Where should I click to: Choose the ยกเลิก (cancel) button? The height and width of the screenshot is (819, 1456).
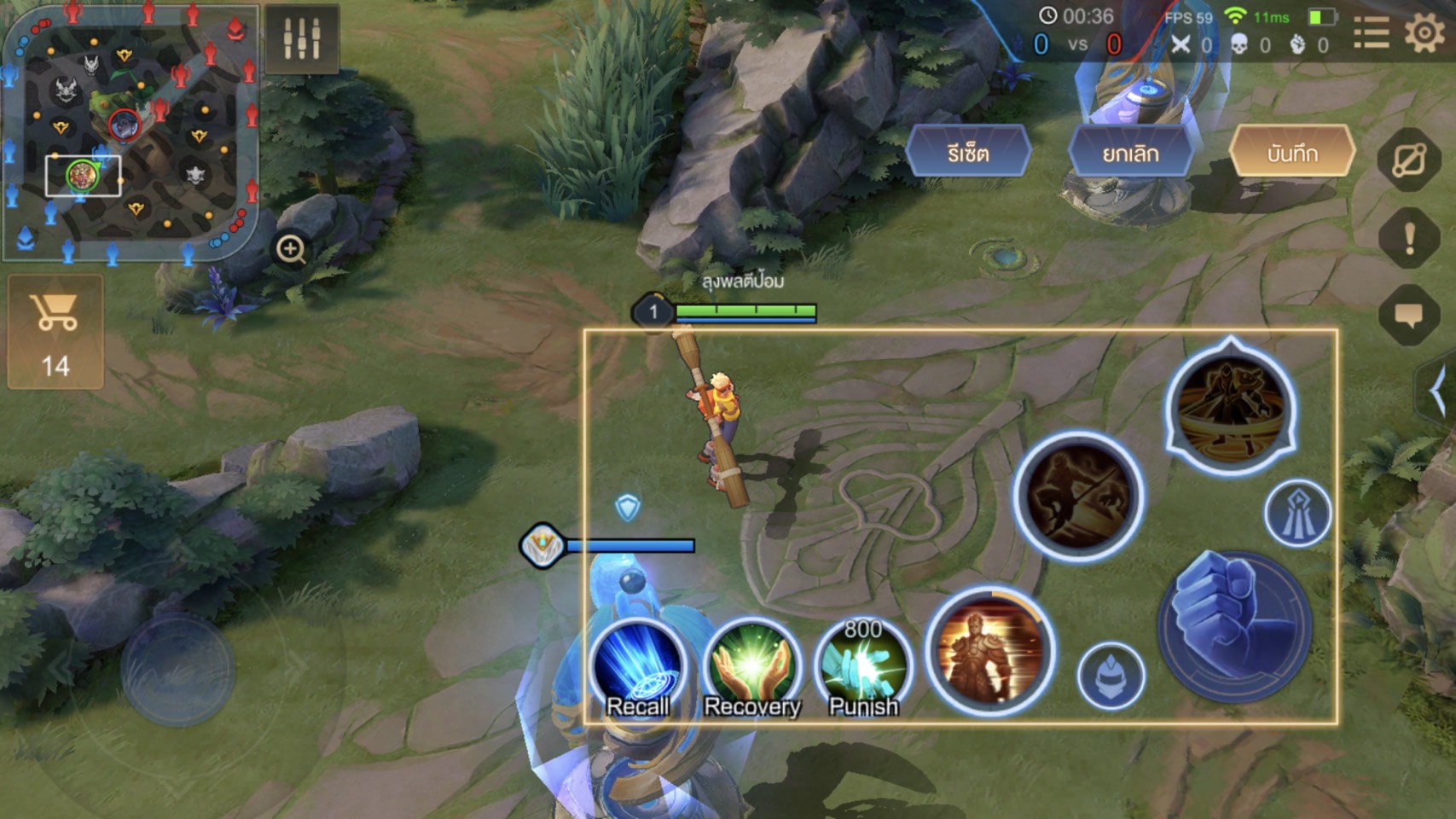coord(1130,154)
